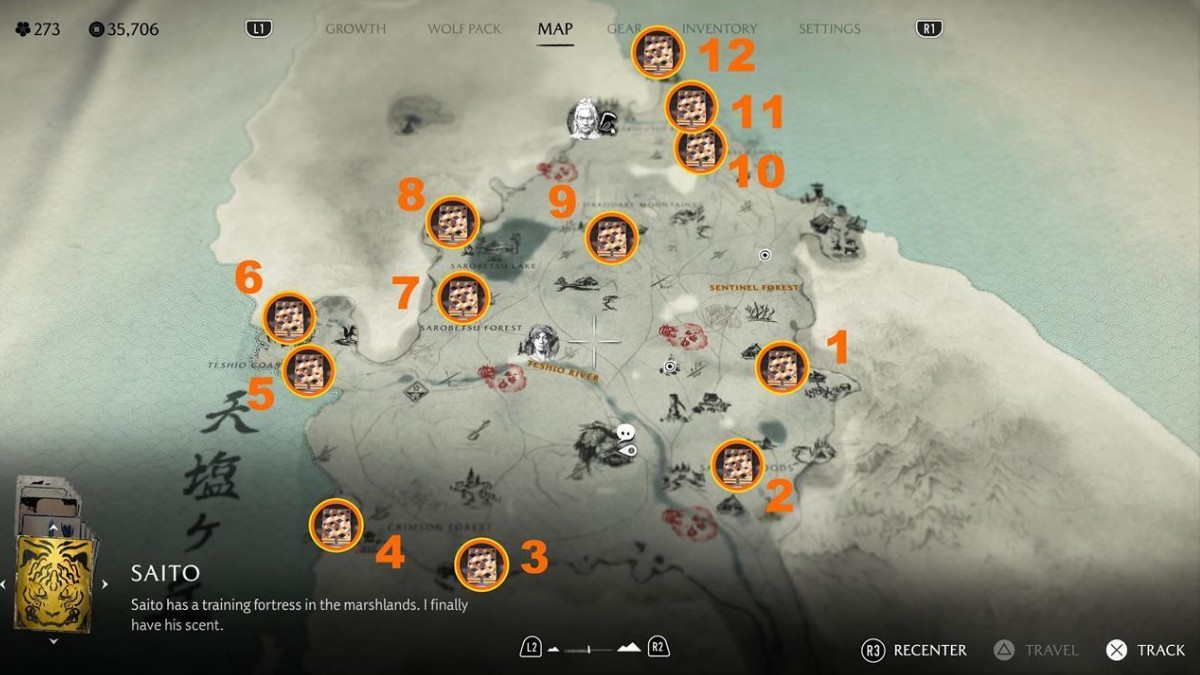Select map marker numbered 1

tap(782, 367)
